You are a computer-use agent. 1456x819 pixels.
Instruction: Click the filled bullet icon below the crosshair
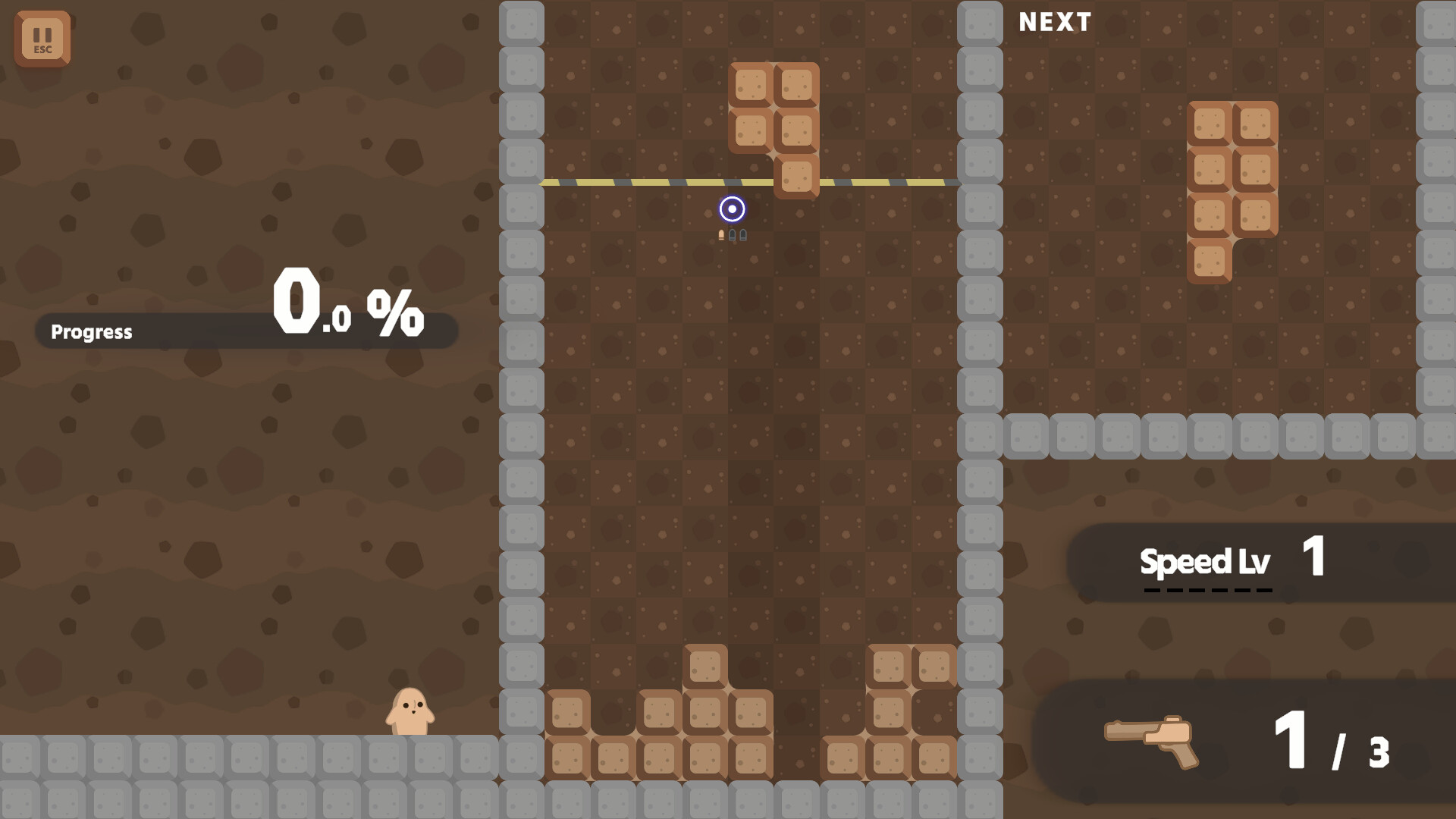720,234
